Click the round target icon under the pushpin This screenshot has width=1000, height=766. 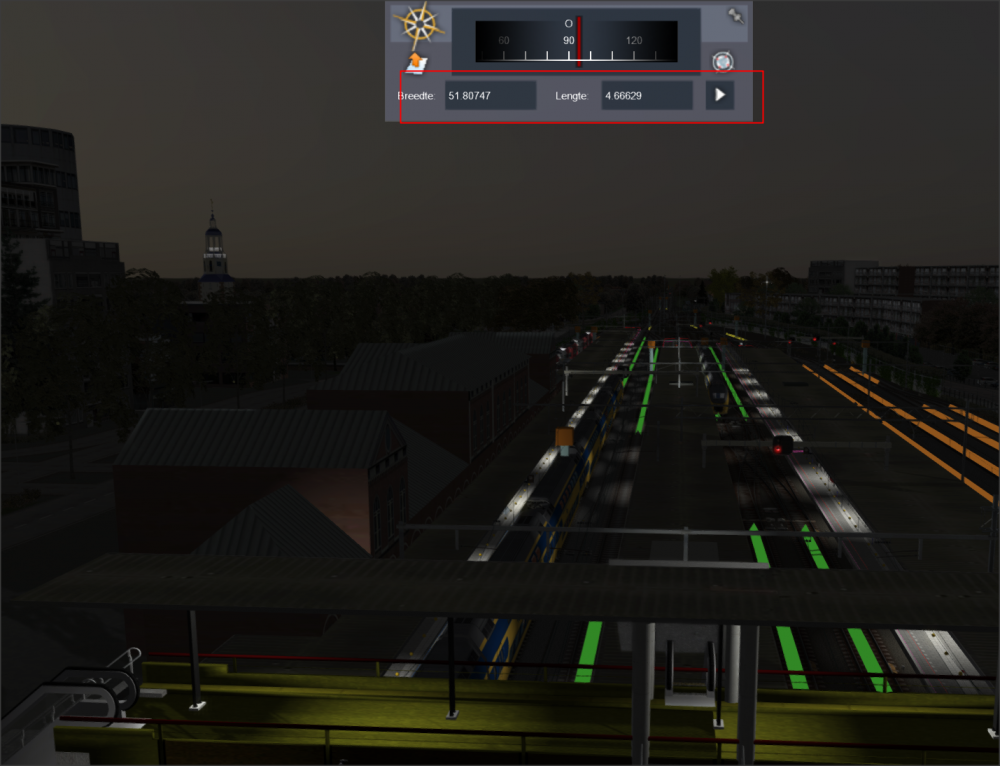(x=722, y=62)
